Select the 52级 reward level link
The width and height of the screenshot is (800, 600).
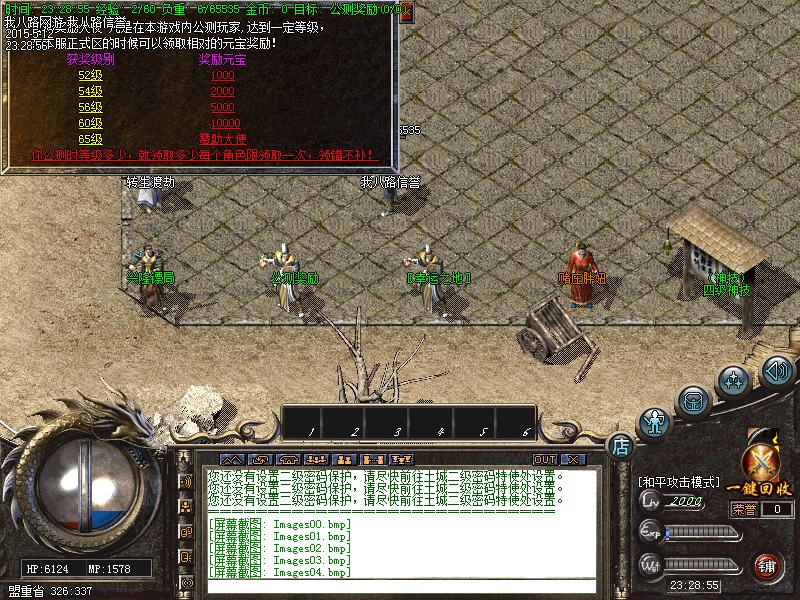click(90, 76)
